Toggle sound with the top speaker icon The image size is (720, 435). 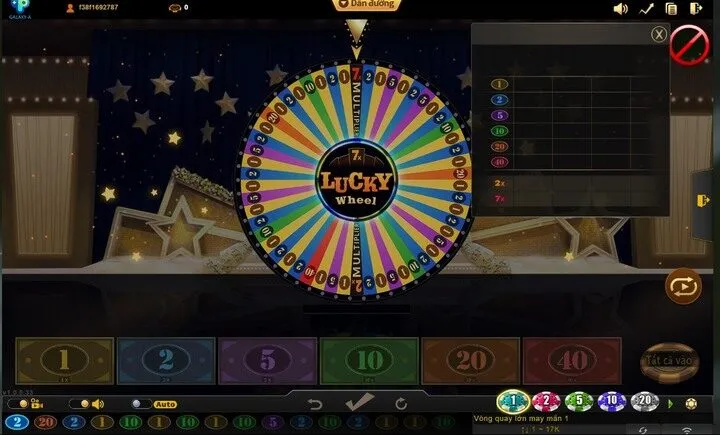coord(620,9)
